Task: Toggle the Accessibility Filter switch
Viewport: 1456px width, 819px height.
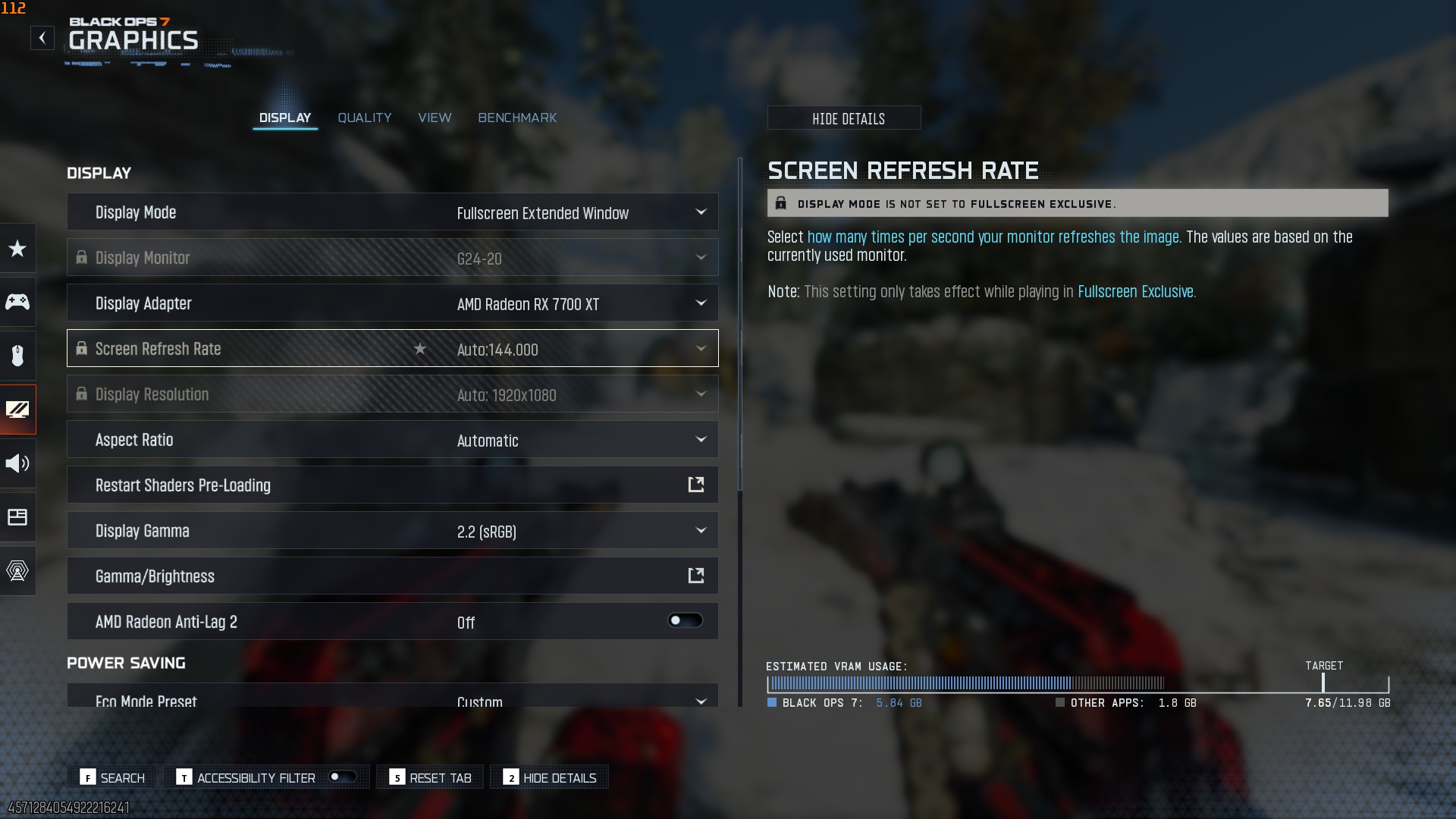Action: [342, 777]
